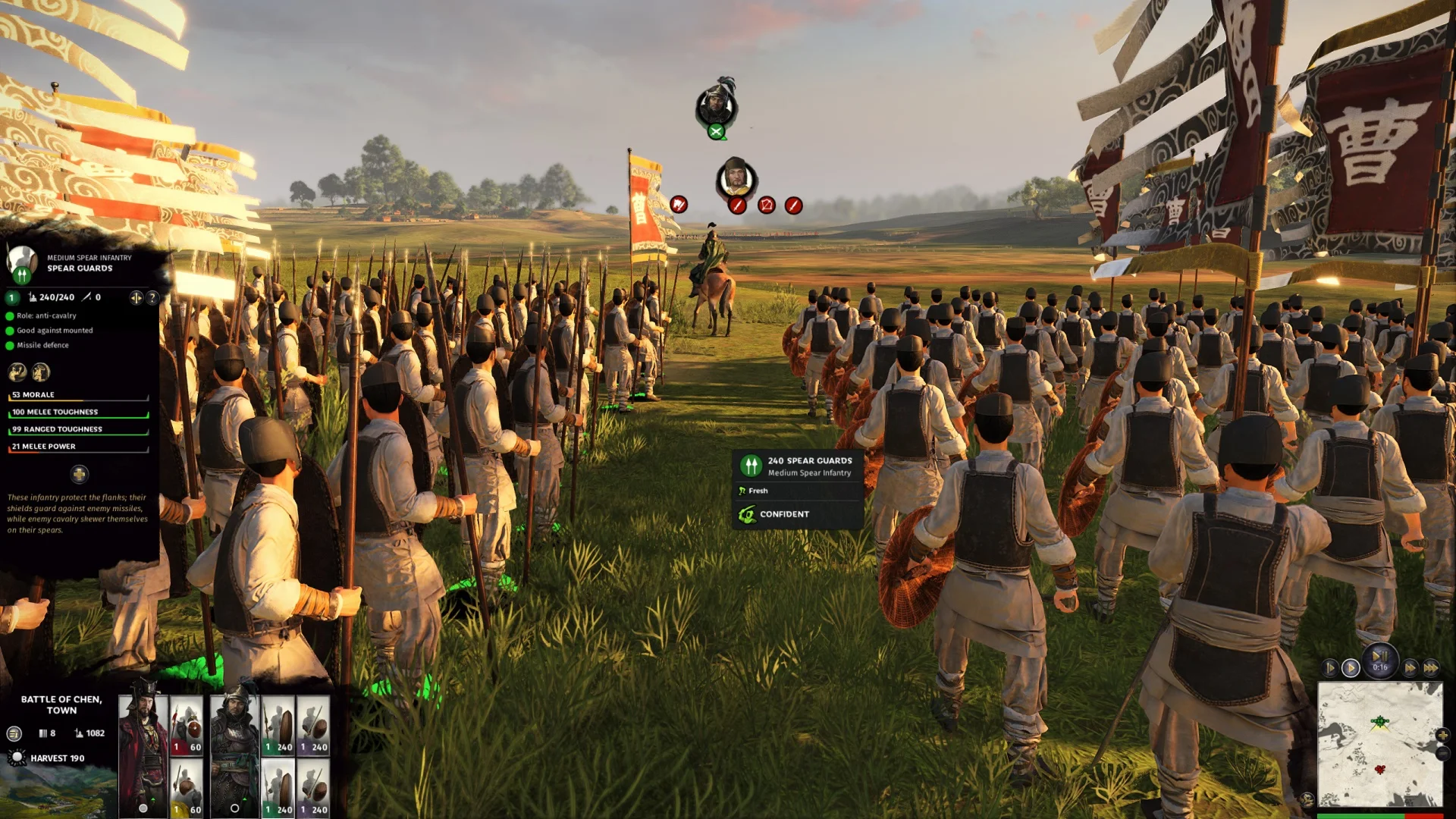Viewport: 1456px width, 819px height.
Task: Set battle speed to triple fast-forward
Action: click(1431, 668)
